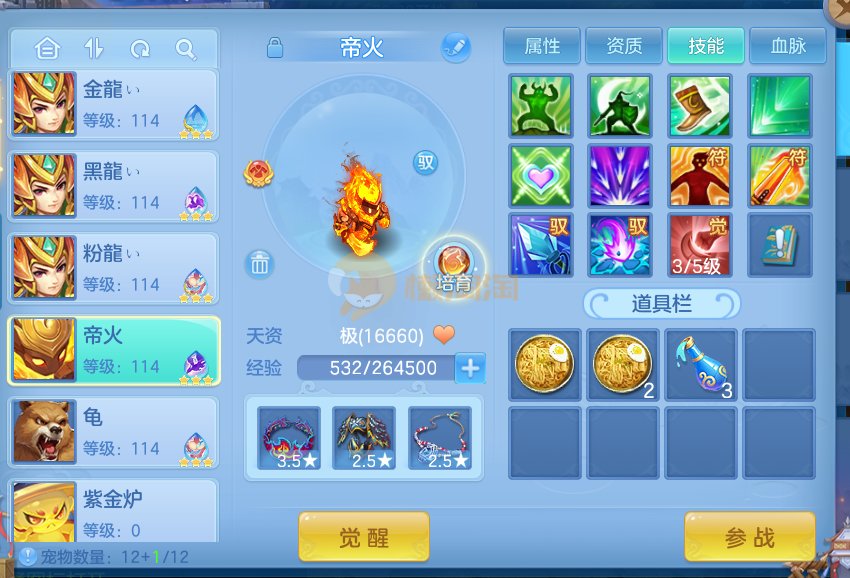
Task: Select pet 金龍 from the list
Action: pyautogui.click(x=113, y=103)
